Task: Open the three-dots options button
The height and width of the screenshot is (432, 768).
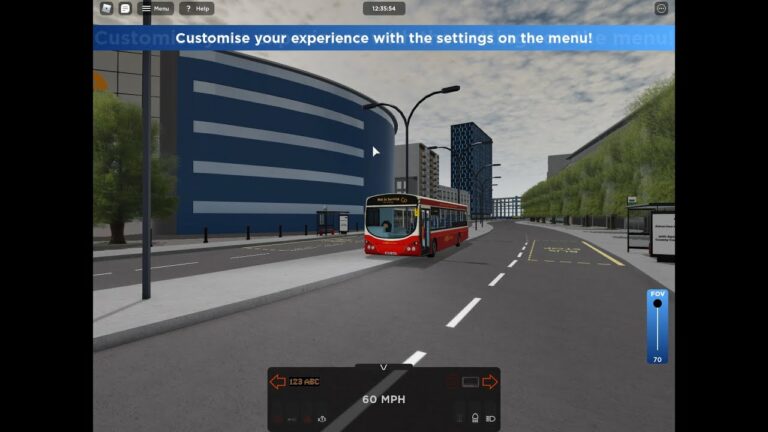Action: [661, 8]
